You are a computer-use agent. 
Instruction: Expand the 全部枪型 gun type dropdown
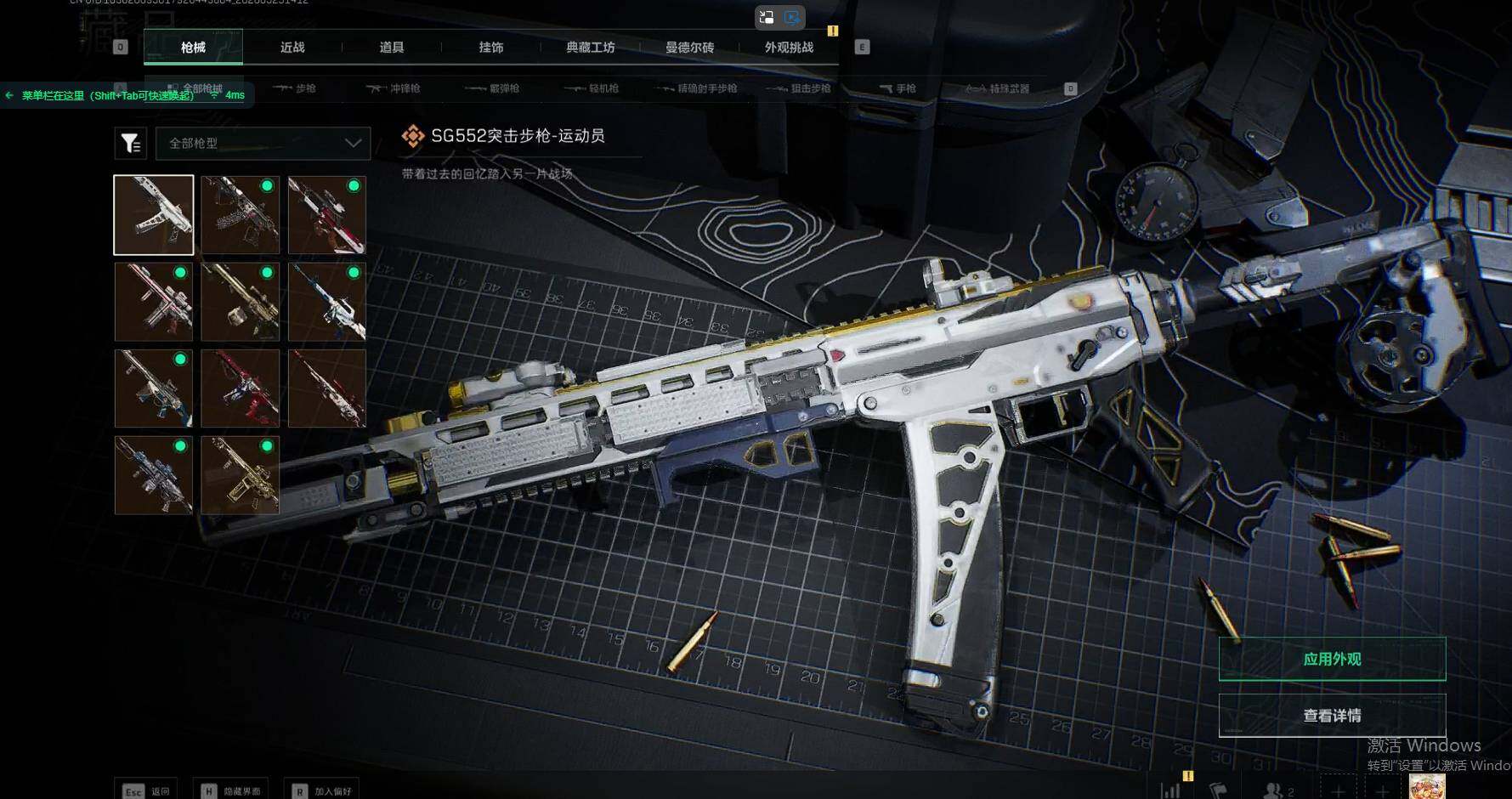pos(263,144)
